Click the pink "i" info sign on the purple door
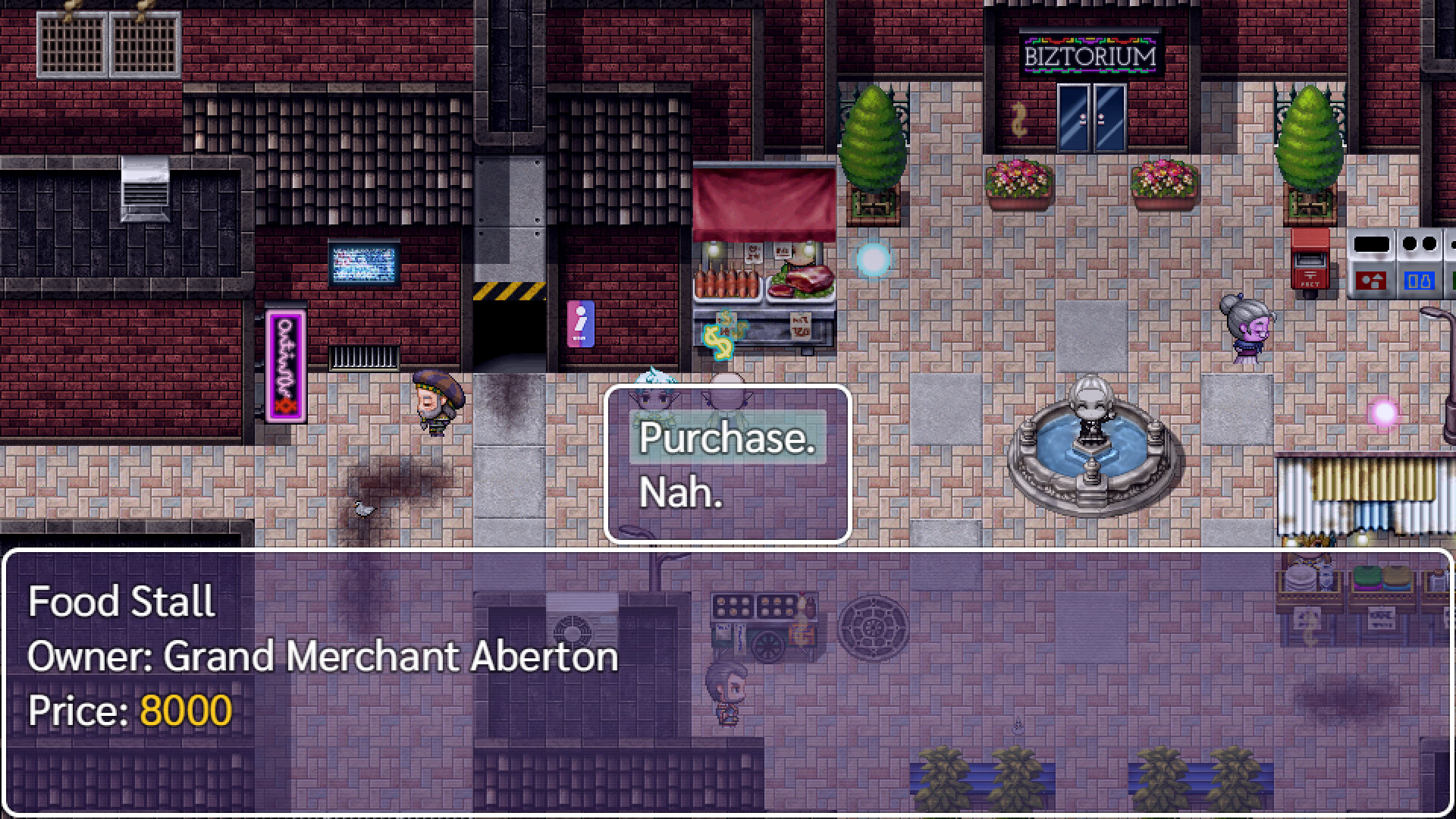This screenshot has width=1456, height=819. 581,322
